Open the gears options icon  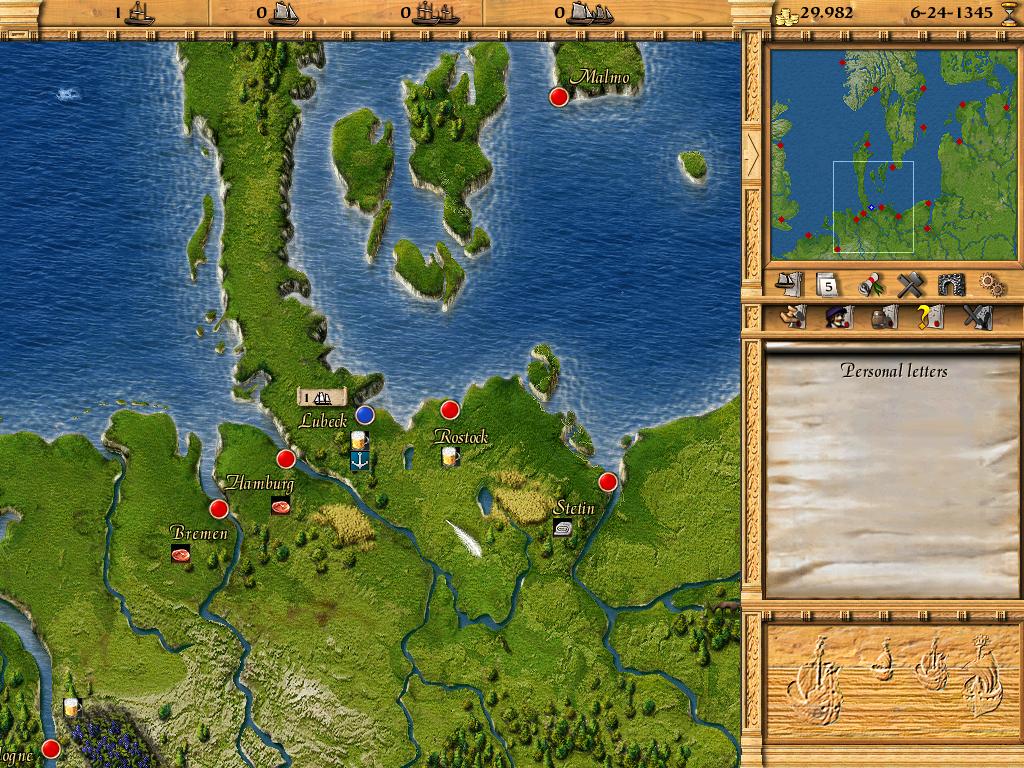tap(990, 285)
